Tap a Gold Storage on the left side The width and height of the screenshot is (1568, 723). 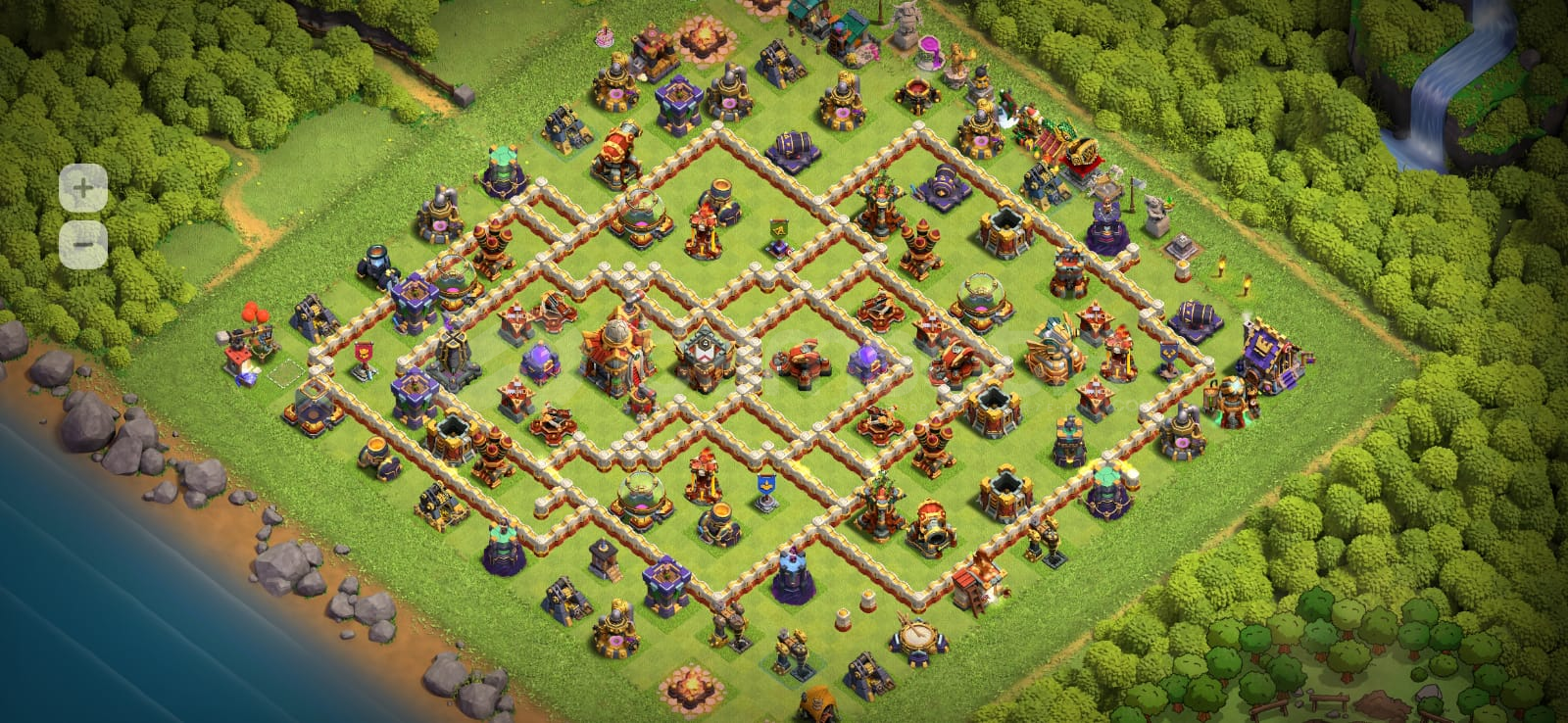tap(313, 410)
